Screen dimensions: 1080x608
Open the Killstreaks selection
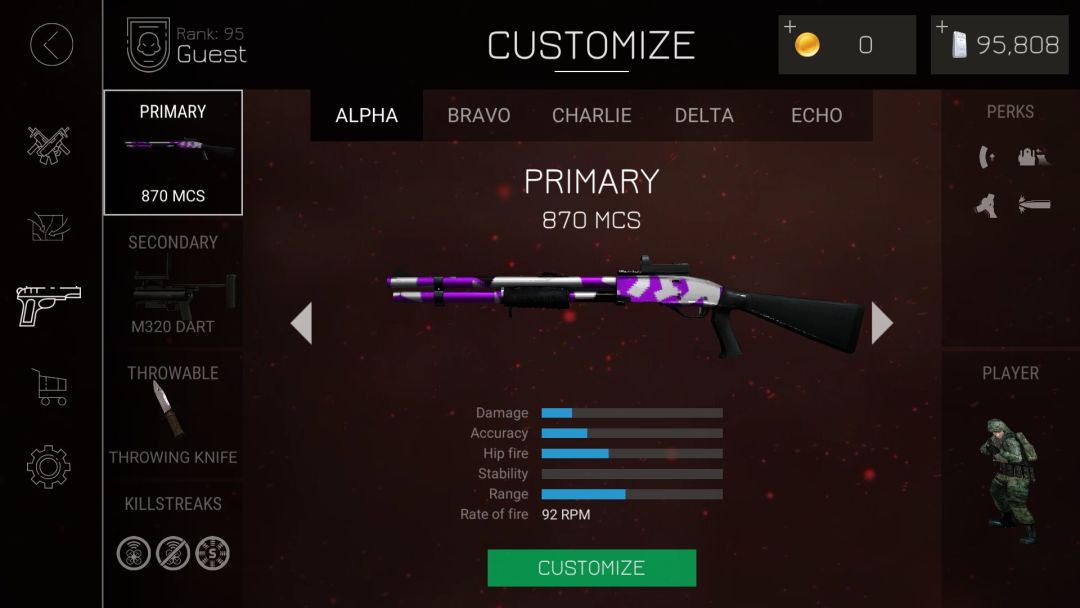[173, 536]
